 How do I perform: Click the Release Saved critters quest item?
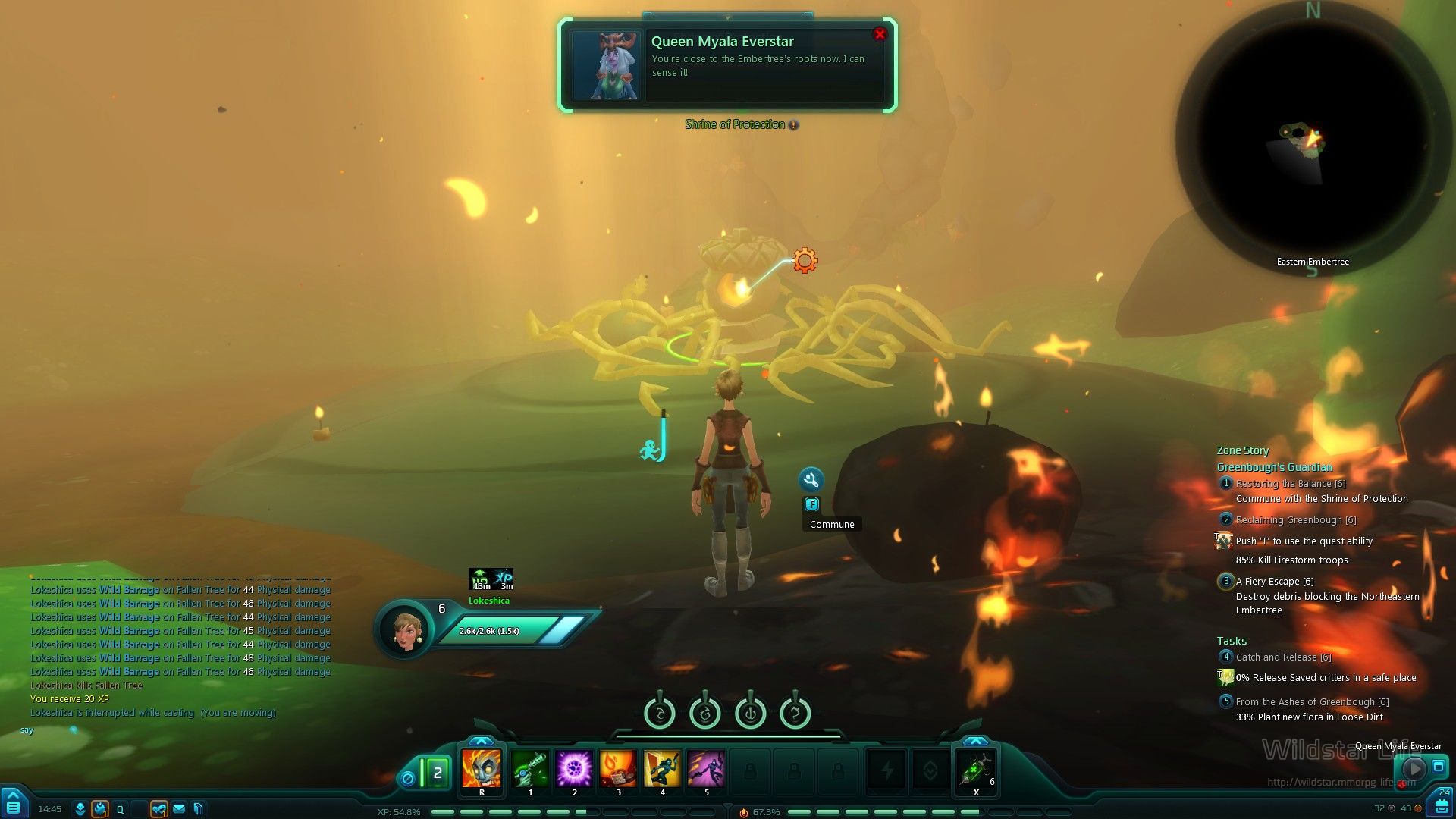[1225, 677]
